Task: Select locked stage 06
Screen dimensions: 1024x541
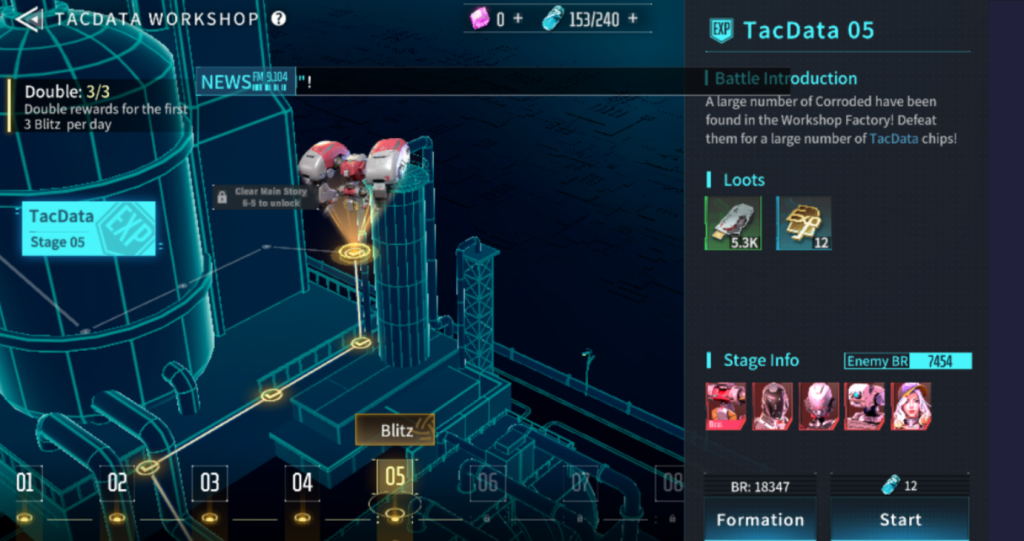Action: tap(486, 484)
